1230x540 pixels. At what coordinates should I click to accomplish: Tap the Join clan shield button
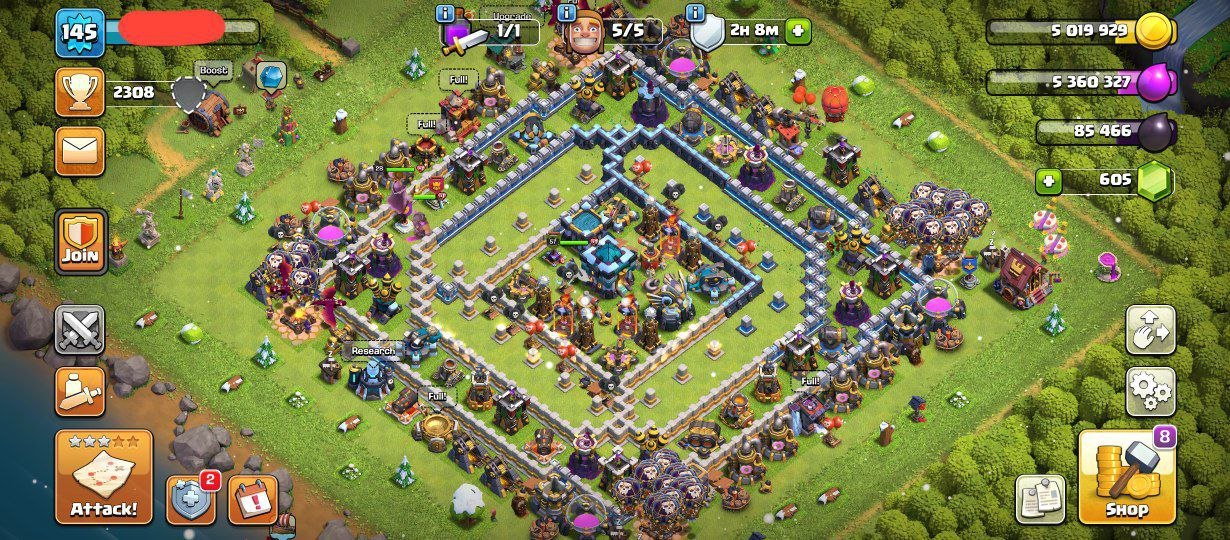click(79, 242)
